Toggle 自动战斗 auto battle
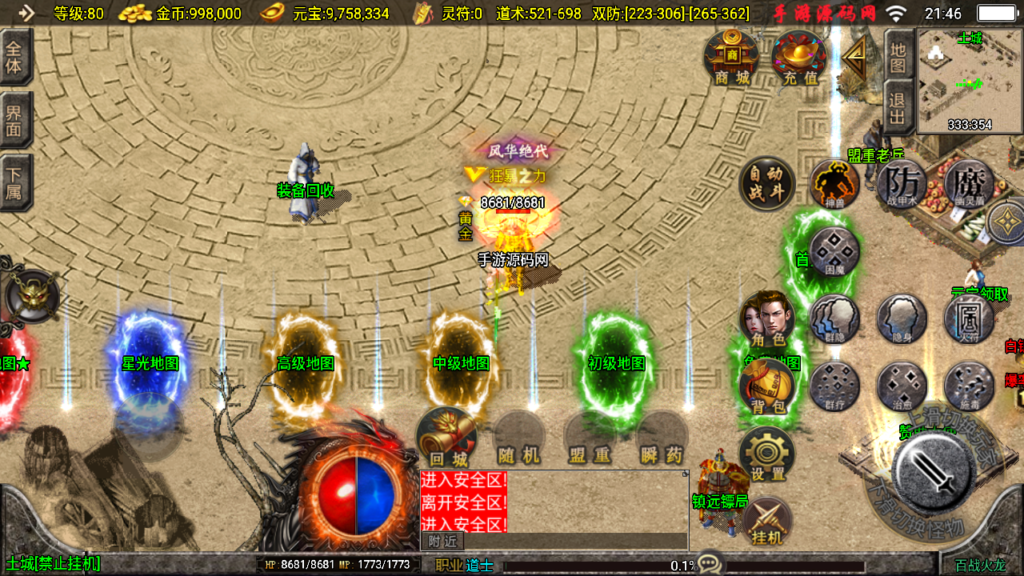 tap(766, 183)
